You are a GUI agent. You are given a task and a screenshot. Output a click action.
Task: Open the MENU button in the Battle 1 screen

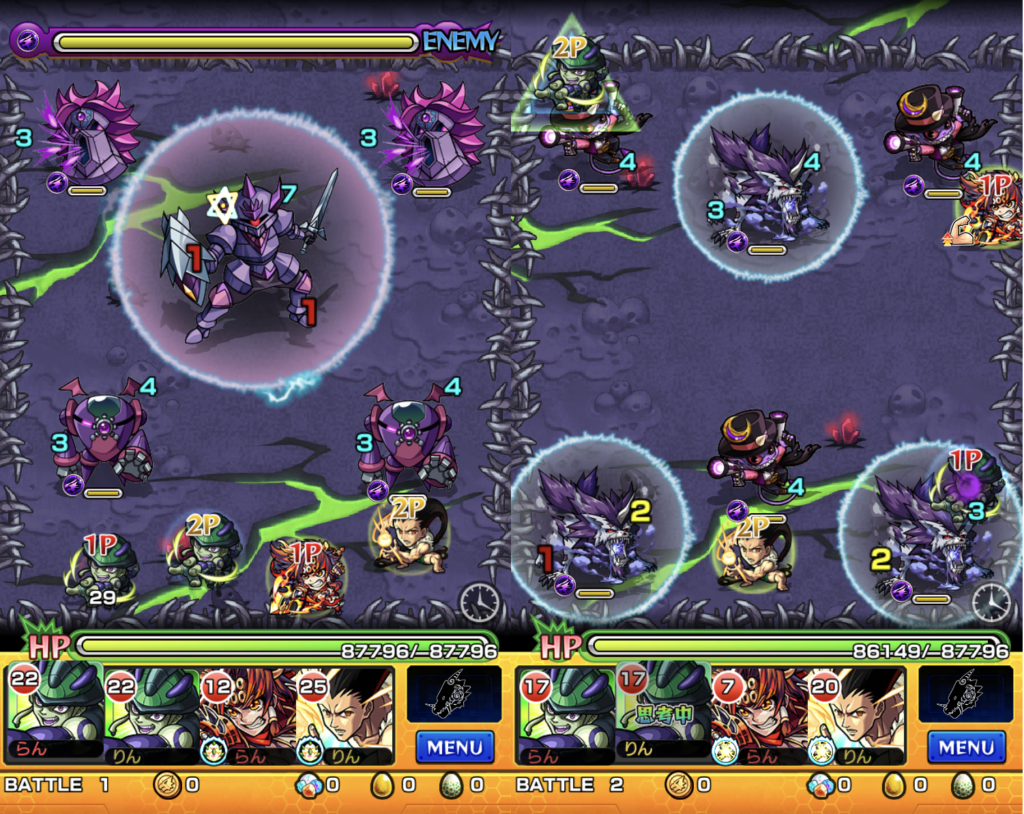[x=454, y=746]
